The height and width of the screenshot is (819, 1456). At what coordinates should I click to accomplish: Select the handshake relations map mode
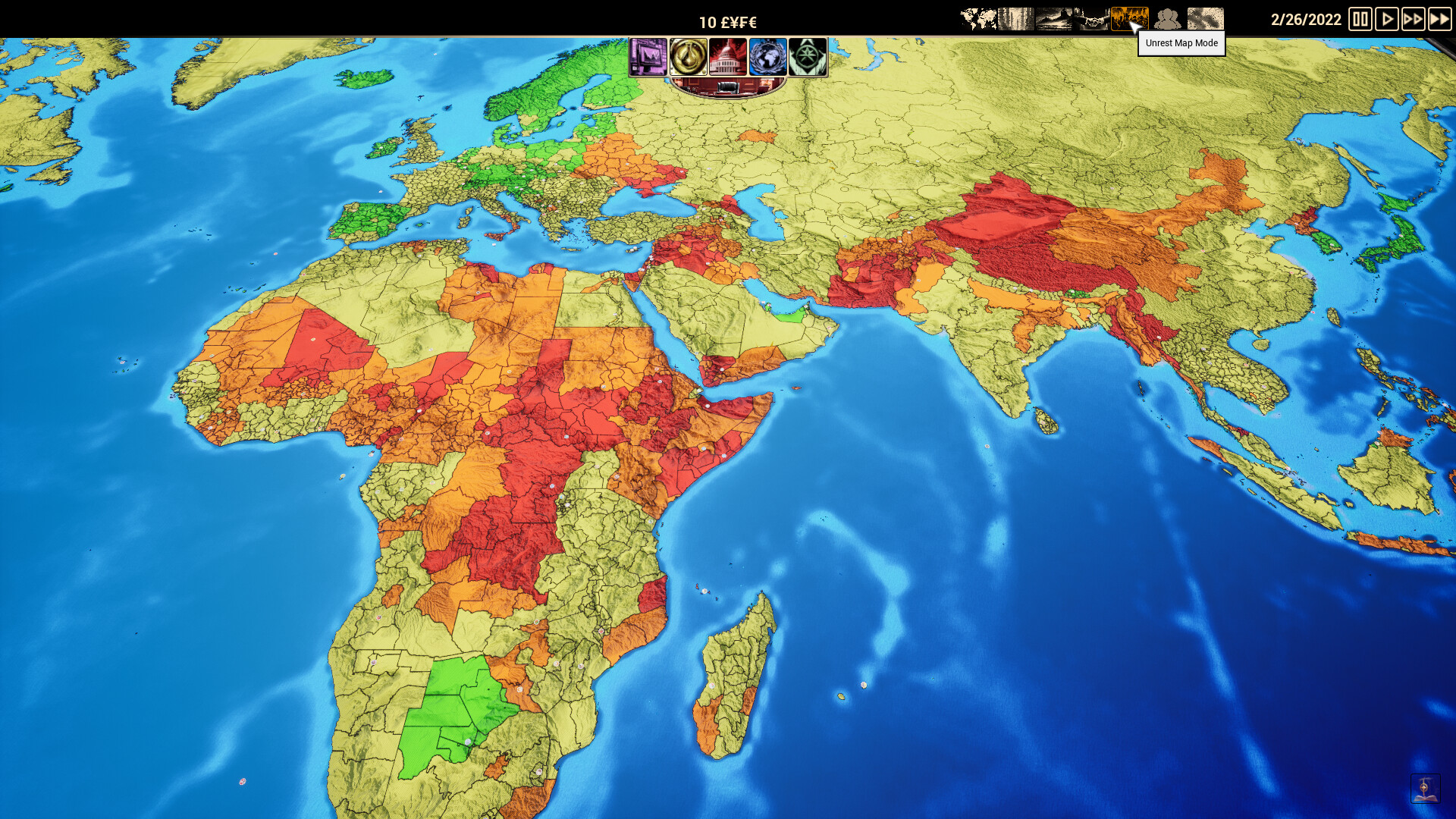pos(1090,19)
